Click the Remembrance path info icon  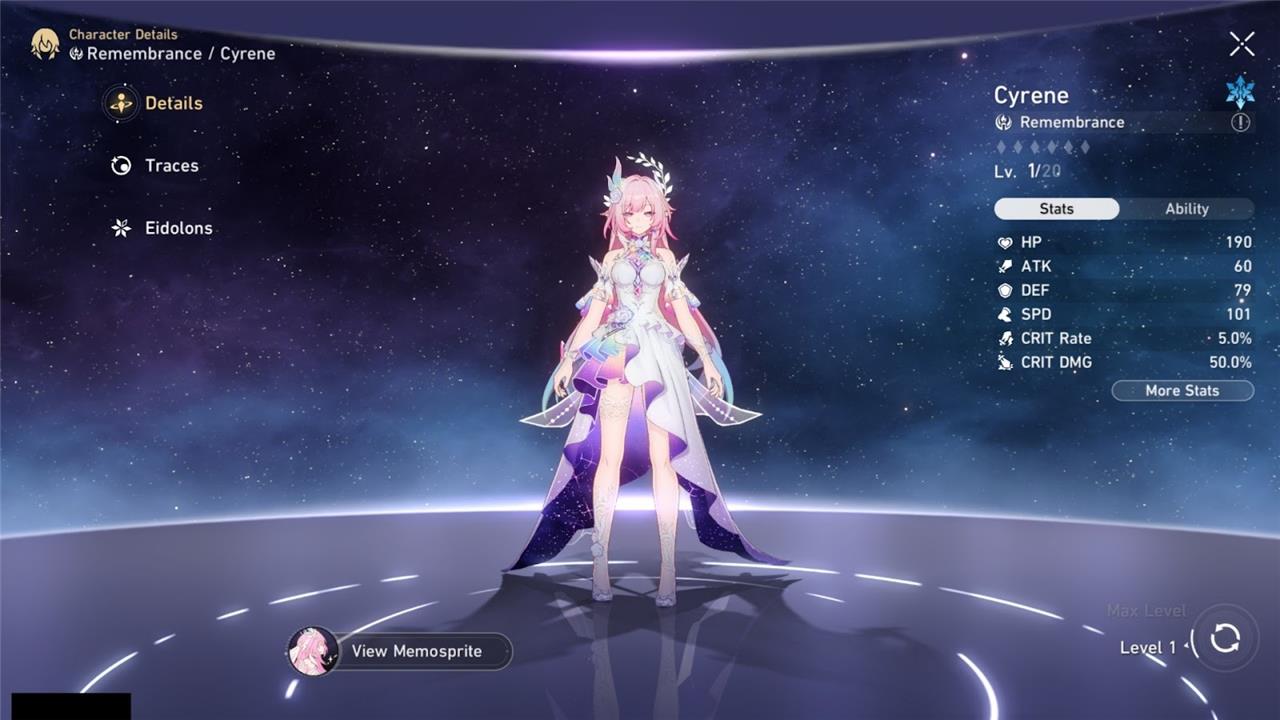[1240, 122]
